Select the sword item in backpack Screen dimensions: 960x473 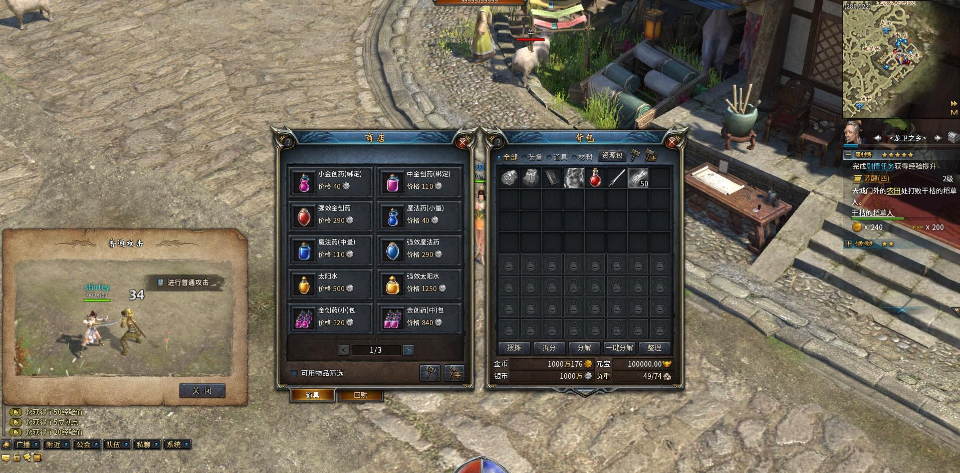point(619,178)
